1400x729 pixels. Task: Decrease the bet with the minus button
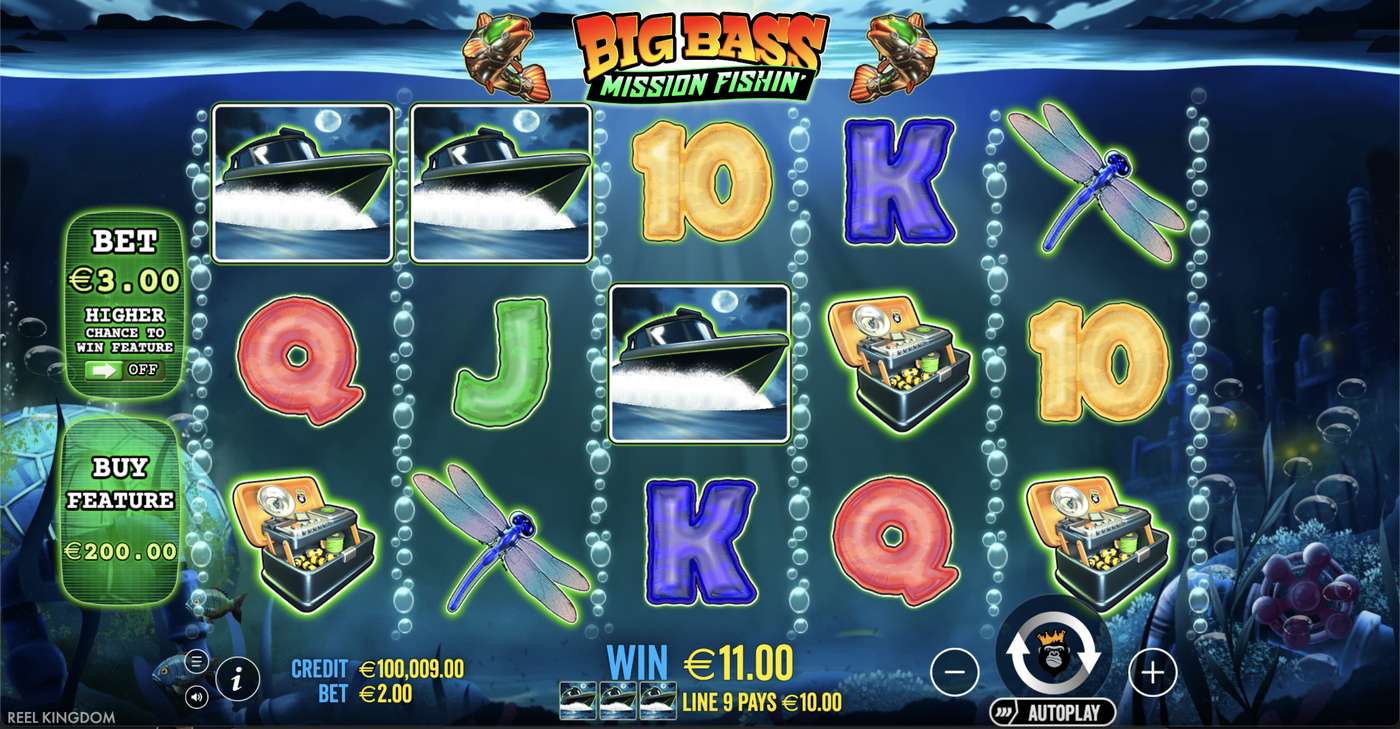[954, 672]
